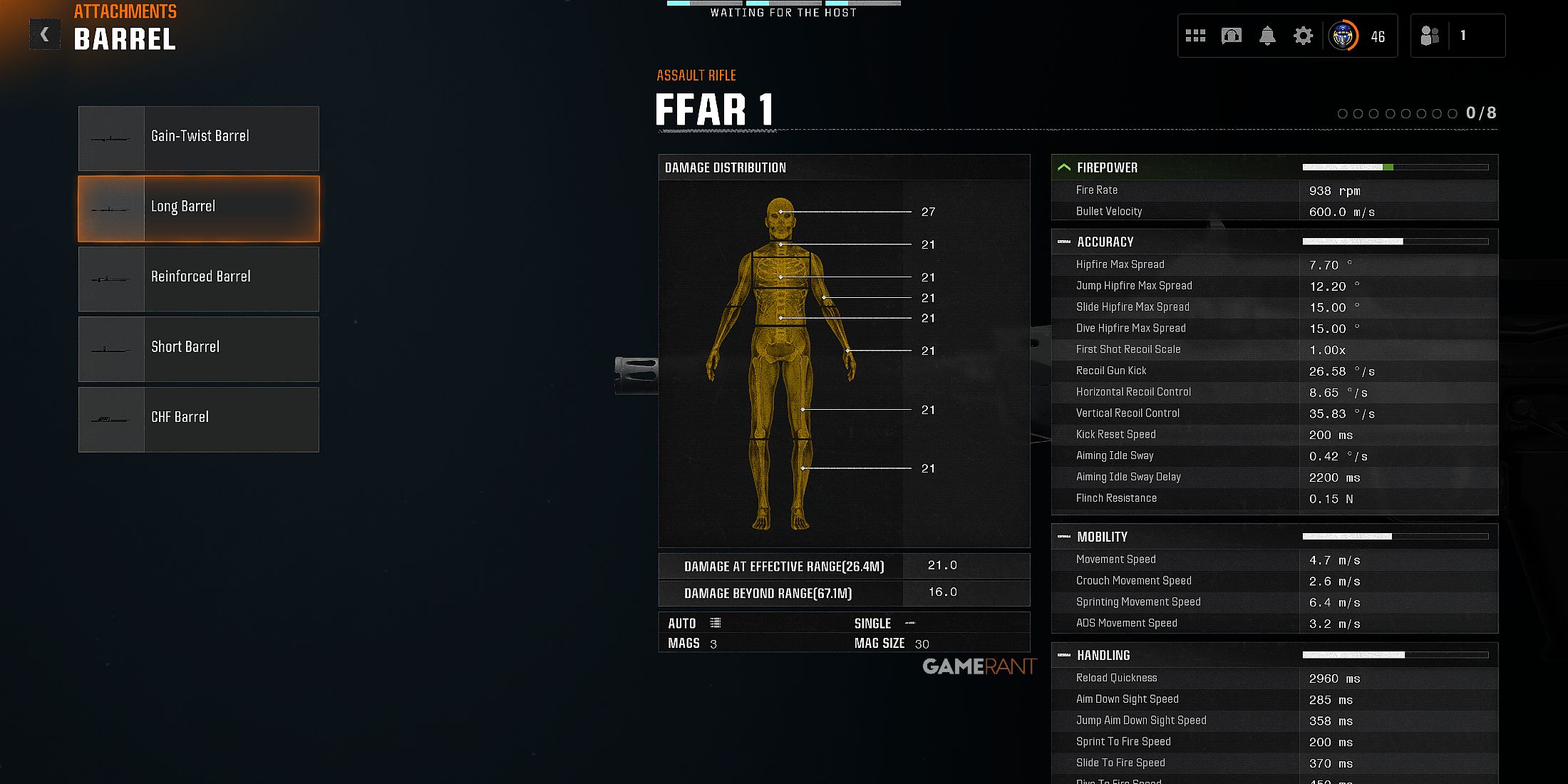The width and height of the screenshot is (1568, 784).
Task: Click the headset chat support icon
Action: [1232, 35]
